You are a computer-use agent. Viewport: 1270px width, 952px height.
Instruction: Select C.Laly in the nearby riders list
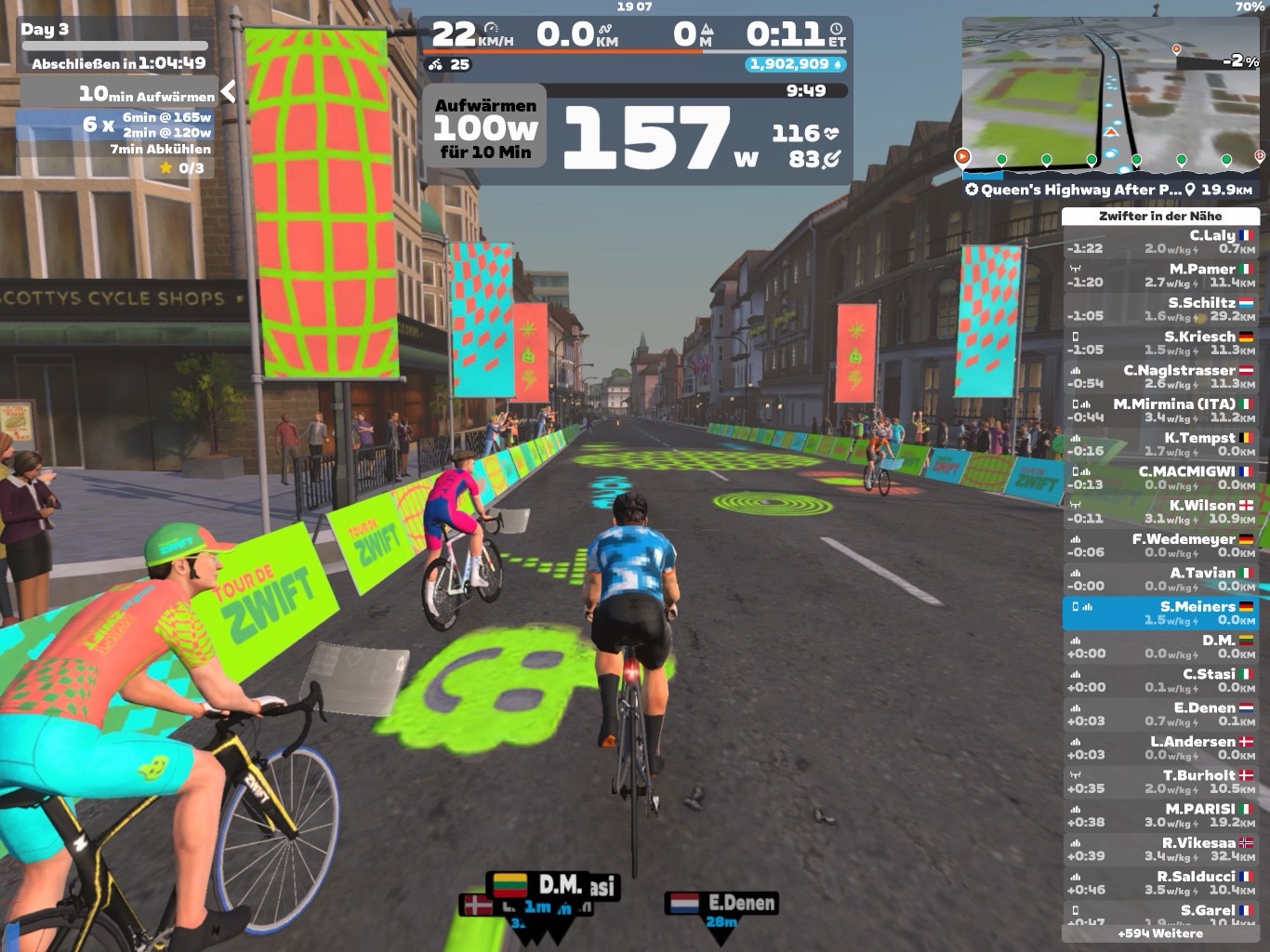[1160, 242]
